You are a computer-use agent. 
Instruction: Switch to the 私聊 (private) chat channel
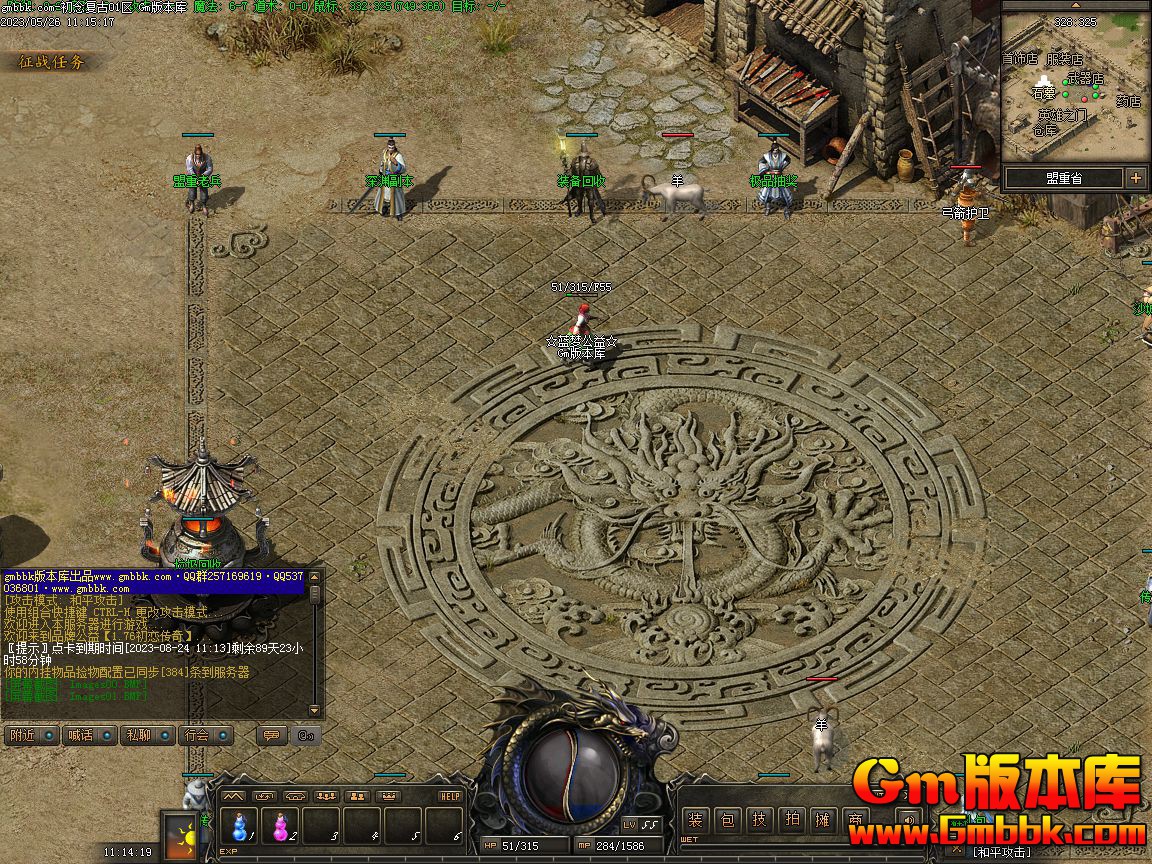click(138, 735)
